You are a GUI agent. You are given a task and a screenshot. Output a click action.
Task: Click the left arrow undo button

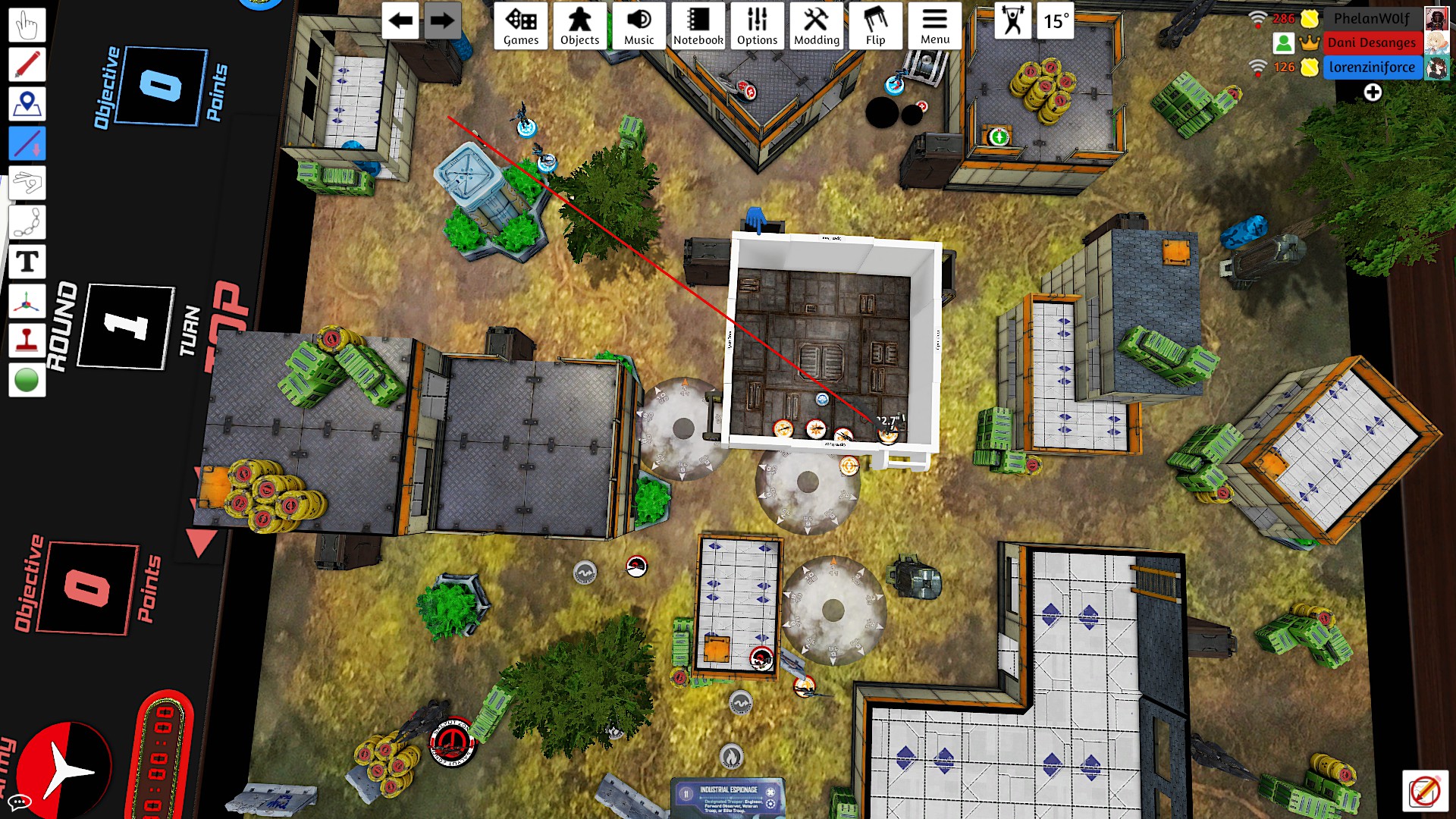400,21
